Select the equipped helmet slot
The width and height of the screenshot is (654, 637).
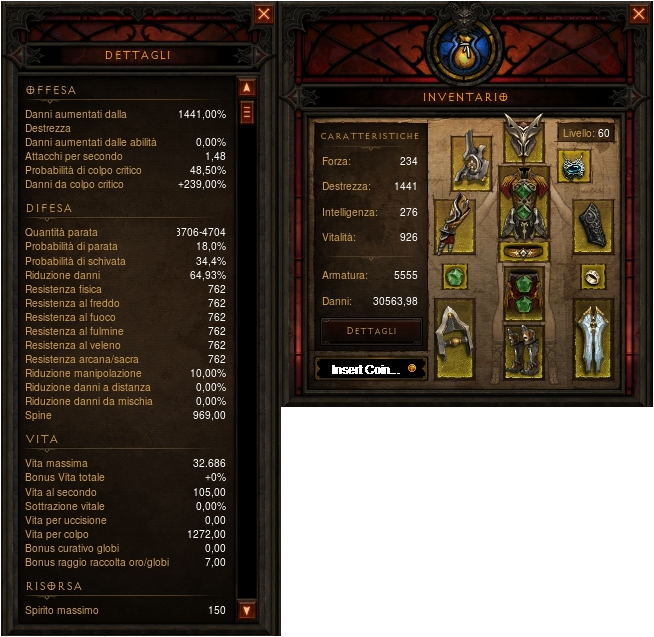[x=523, y=138]
